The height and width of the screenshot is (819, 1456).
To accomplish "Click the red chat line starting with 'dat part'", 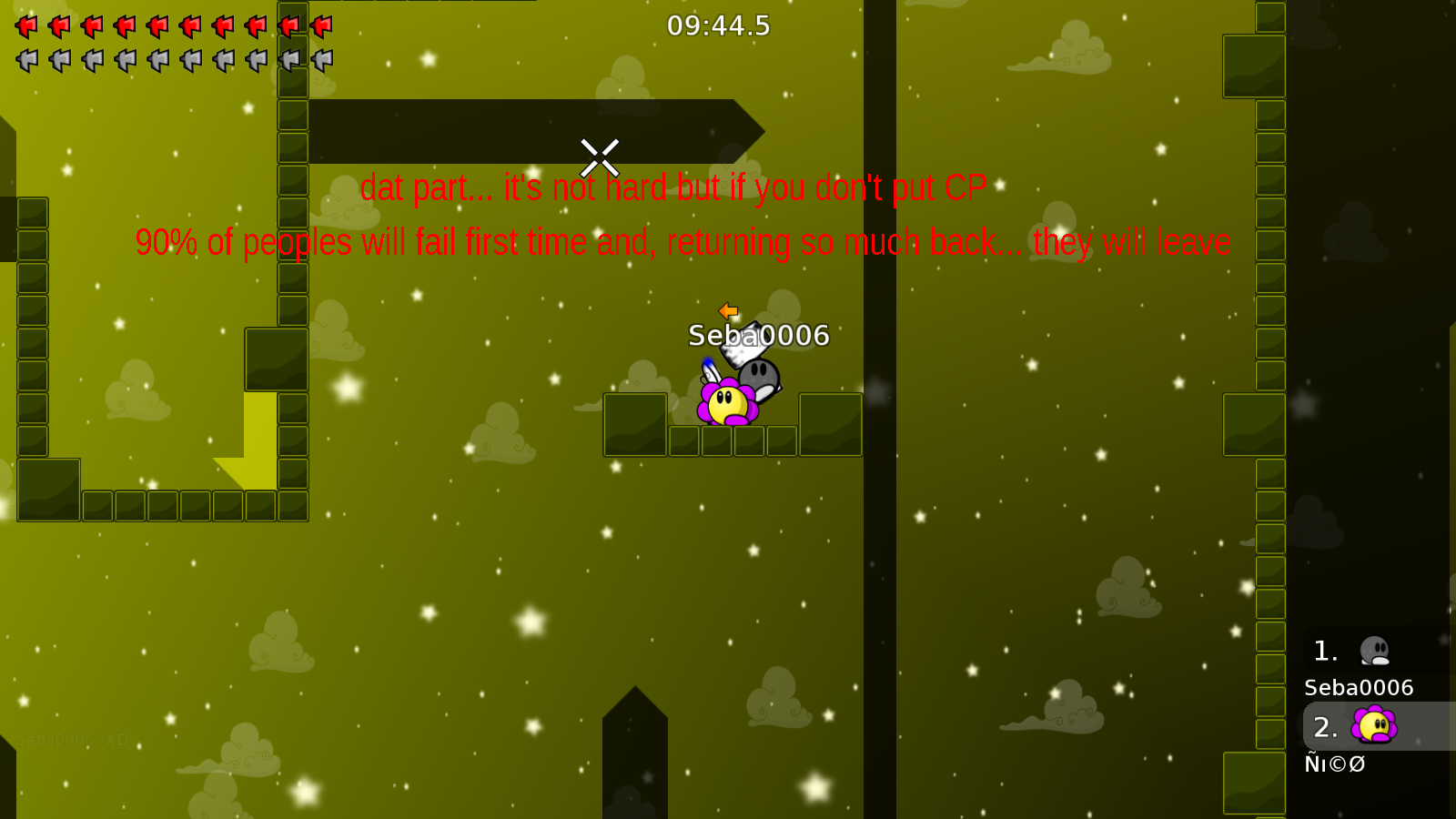I will (x=673, y=188).
